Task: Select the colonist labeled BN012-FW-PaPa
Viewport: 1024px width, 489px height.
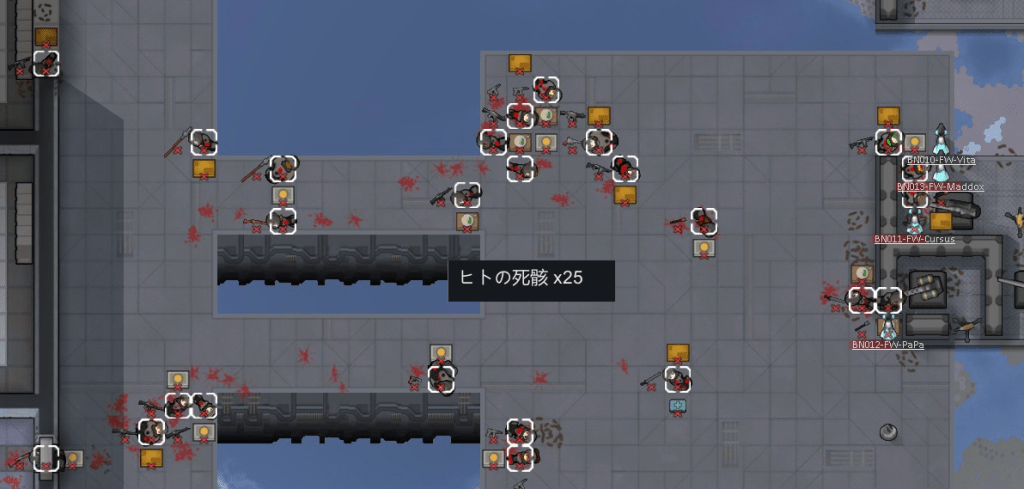Action: coord(887,325)
